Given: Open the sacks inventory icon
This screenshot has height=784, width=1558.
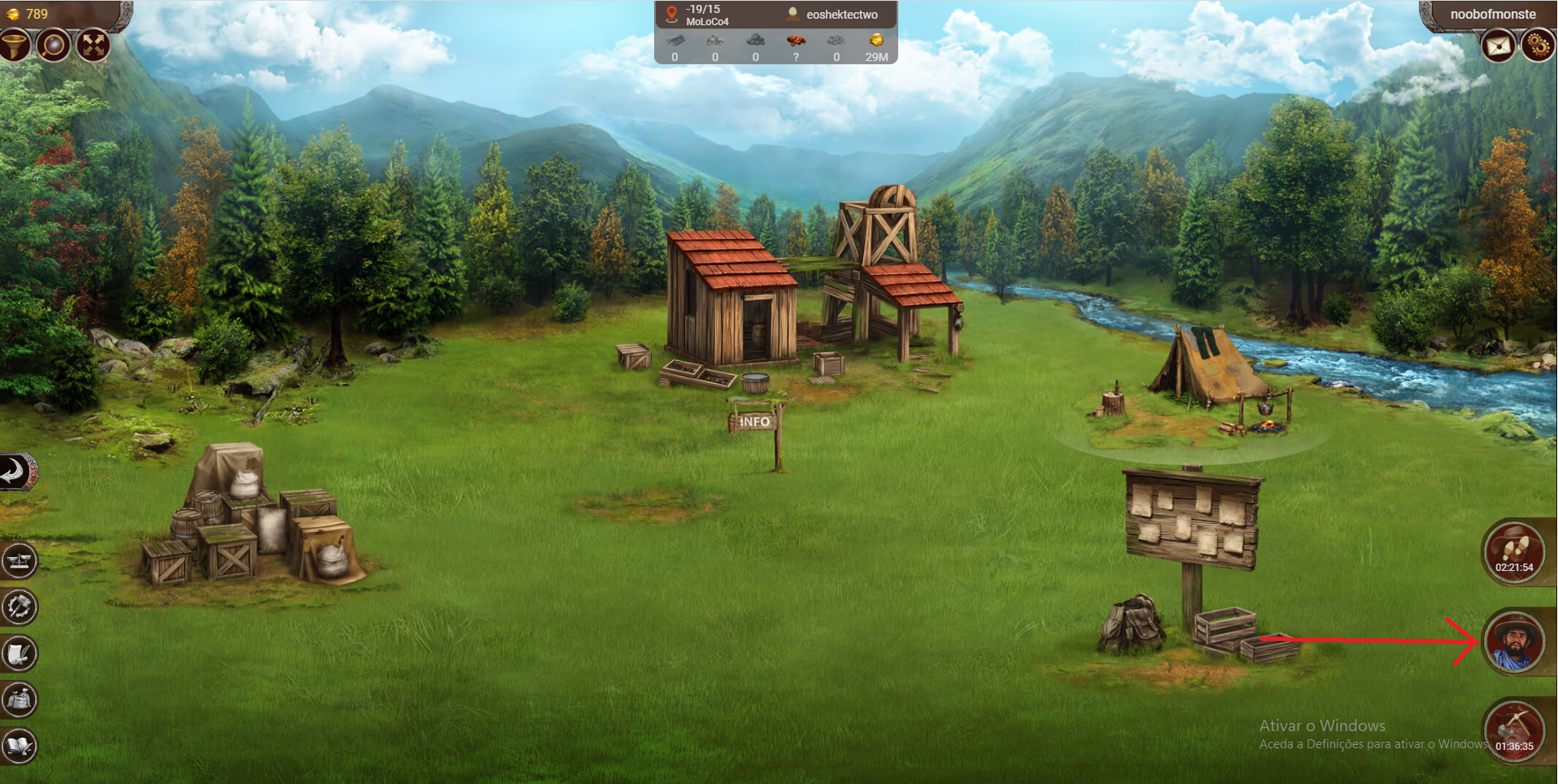Looking at the screenshot, I should pos(20,699).
